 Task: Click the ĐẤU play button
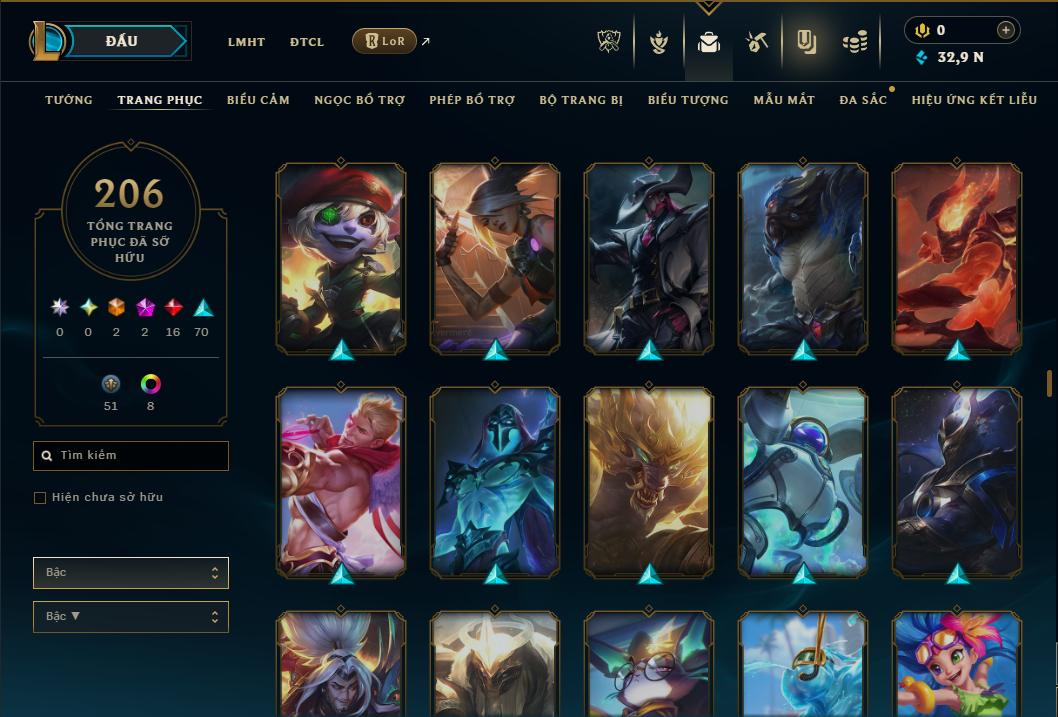122,41
